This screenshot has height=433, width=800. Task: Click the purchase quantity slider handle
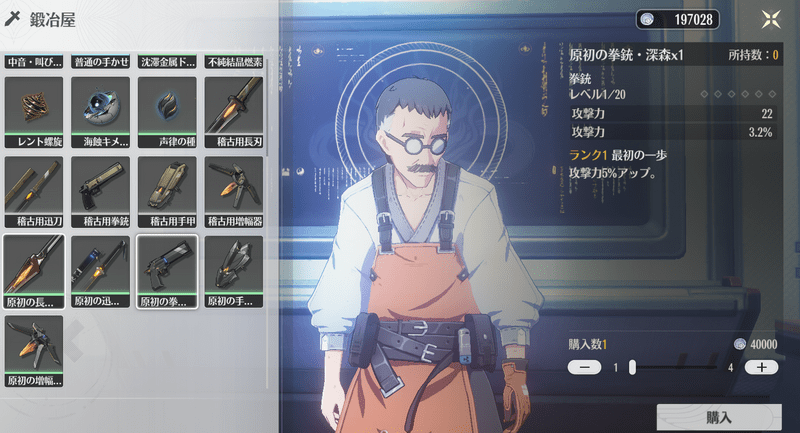632,367
